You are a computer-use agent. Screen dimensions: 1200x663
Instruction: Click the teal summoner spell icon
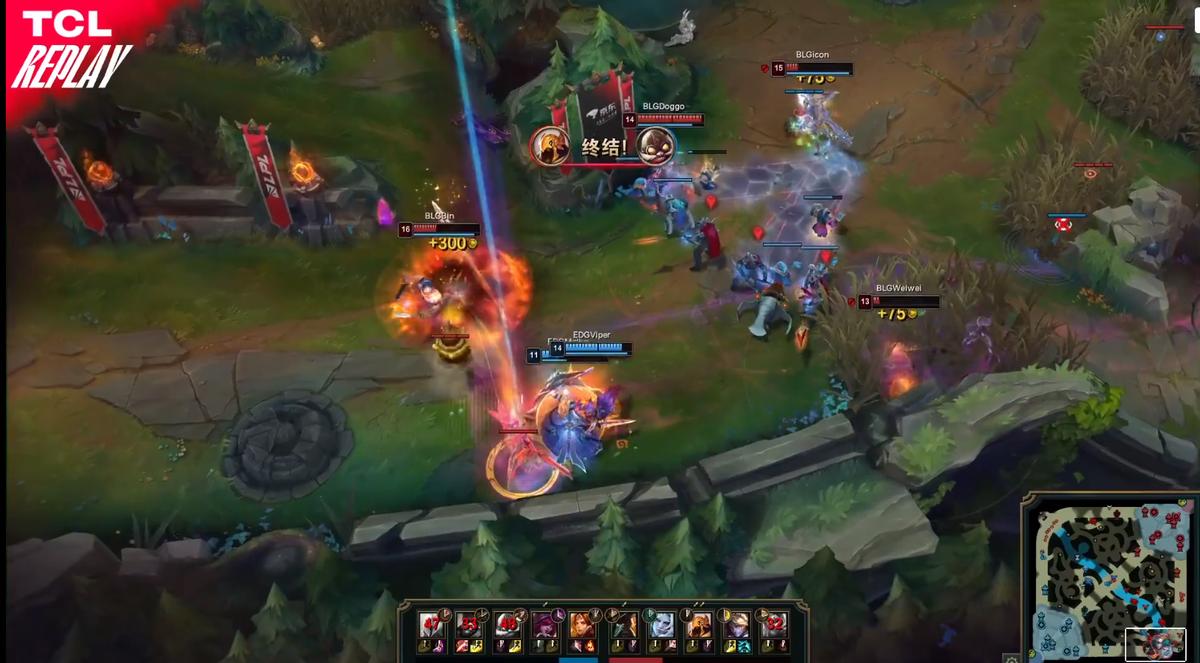point(744,647)
